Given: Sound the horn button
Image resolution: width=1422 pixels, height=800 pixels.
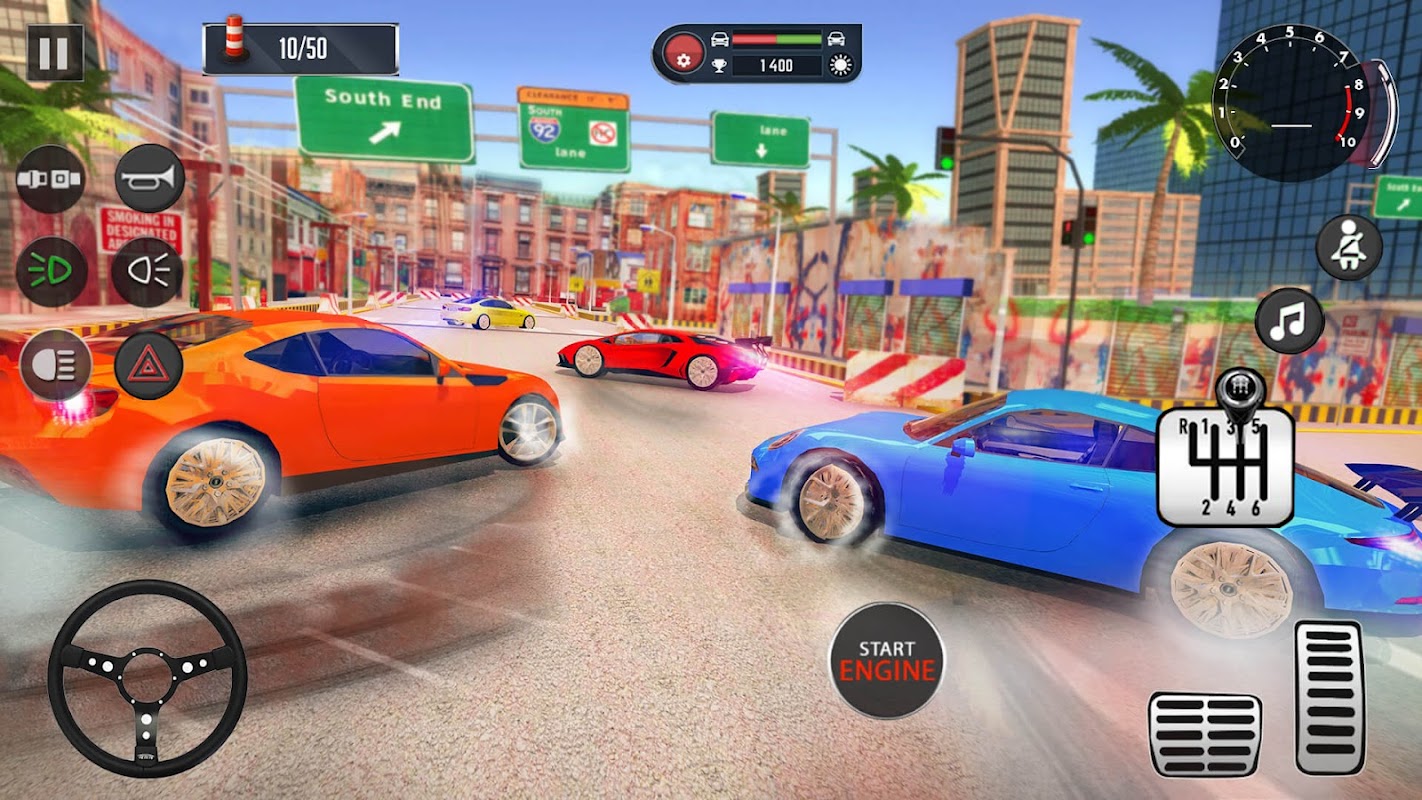Looking at the screenshot, I should pos(150,179).
